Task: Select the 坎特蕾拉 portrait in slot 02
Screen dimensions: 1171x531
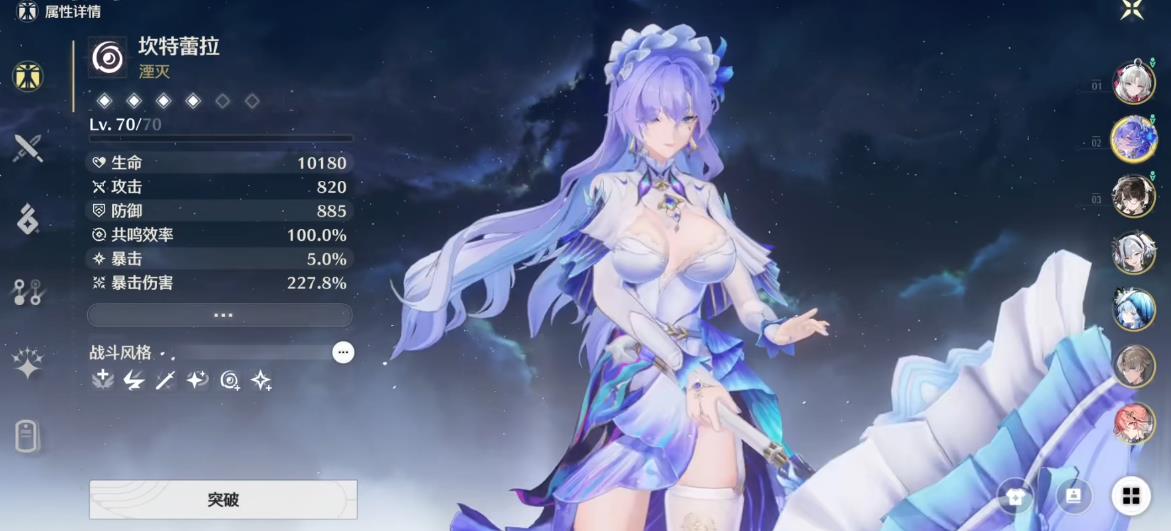Action: [1134, 140]
